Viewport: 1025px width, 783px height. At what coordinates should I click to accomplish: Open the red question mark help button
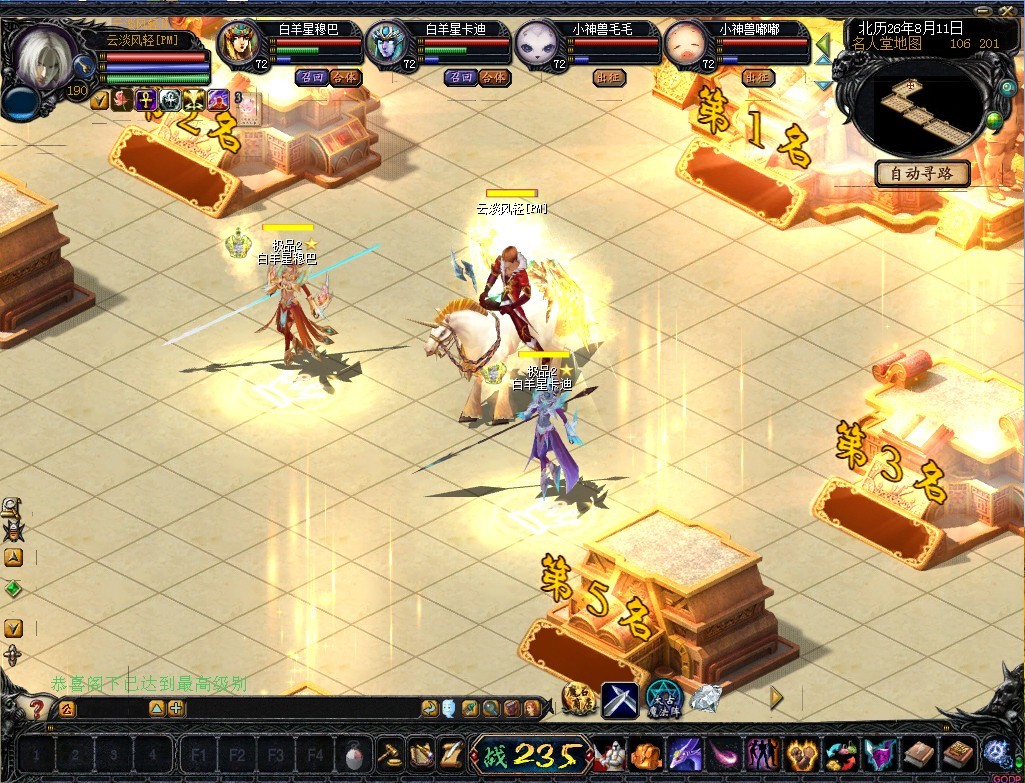click(36, 709)
